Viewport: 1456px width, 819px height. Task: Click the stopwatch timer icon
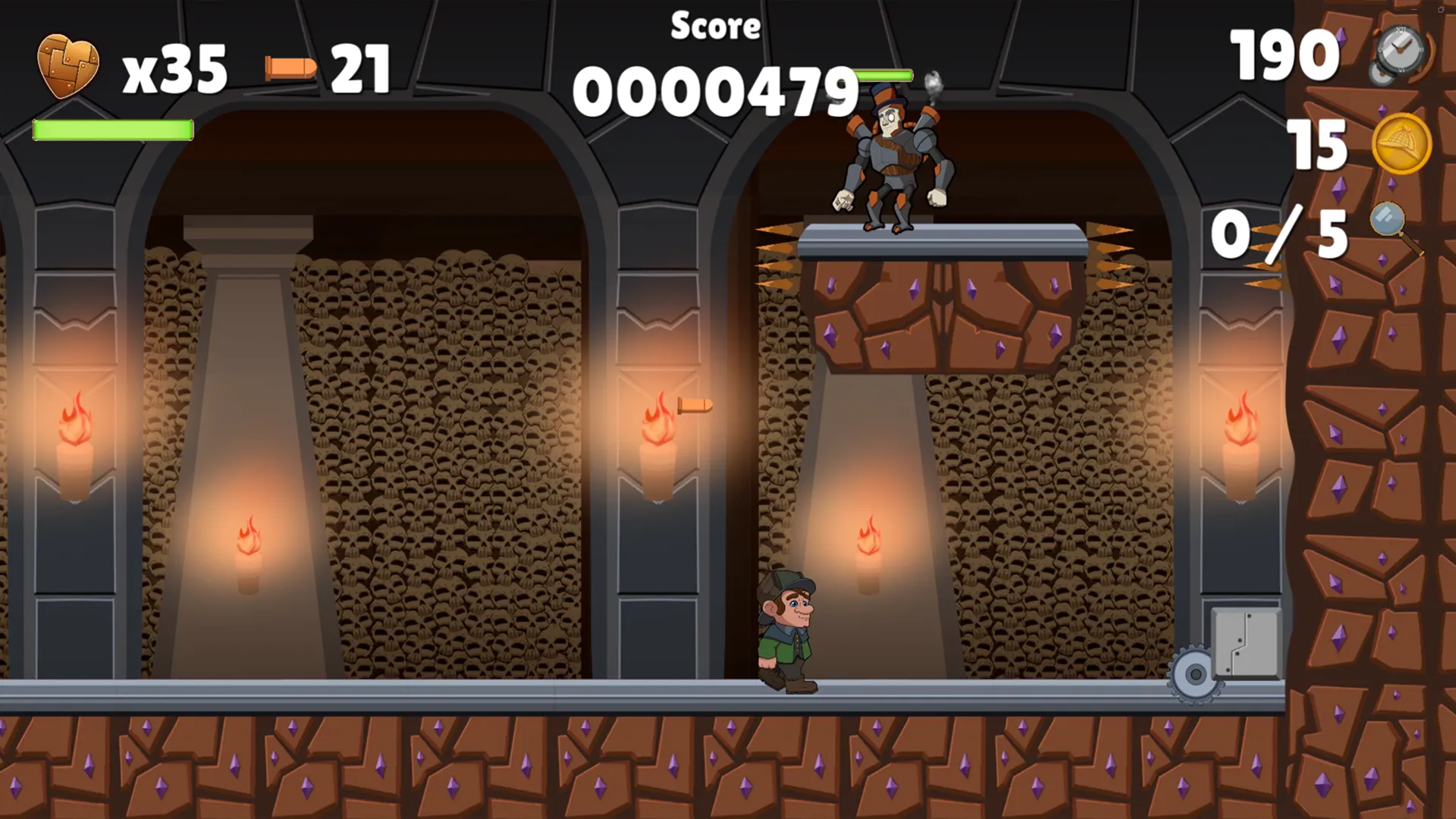[x=1400, y=53]
